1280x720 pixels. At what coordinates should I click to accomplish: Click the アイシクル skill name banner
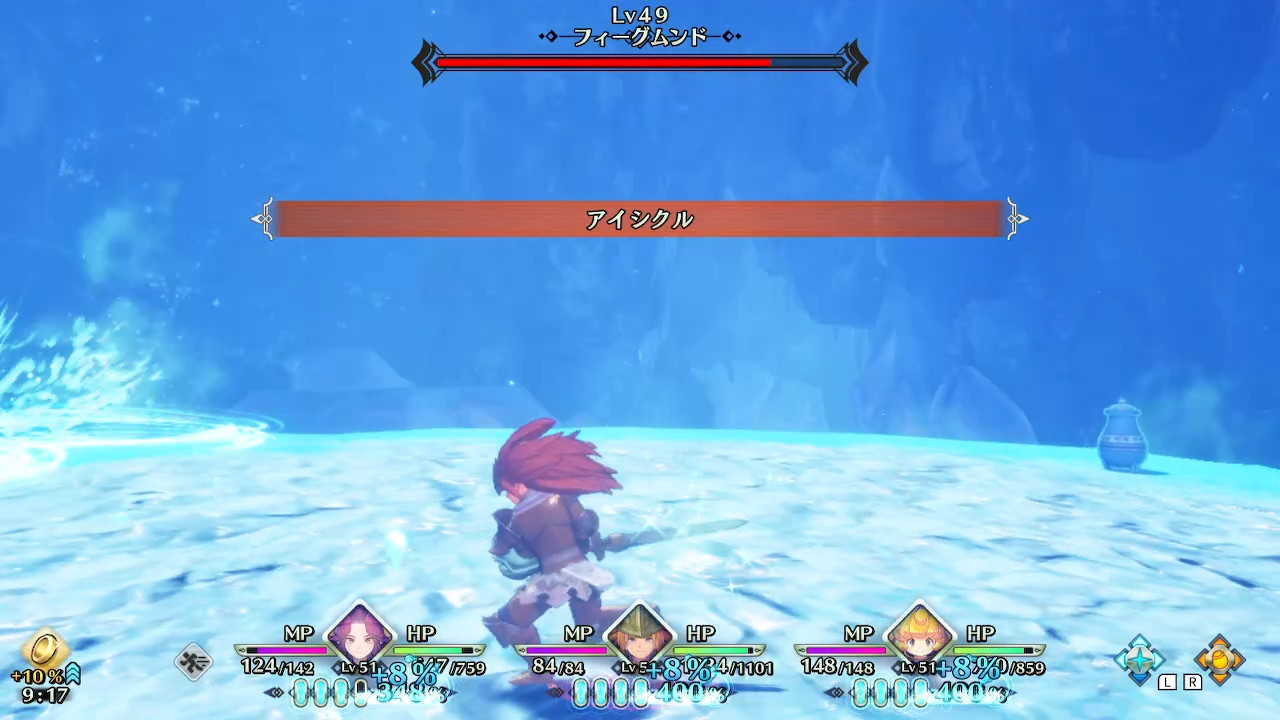[640, 219]
